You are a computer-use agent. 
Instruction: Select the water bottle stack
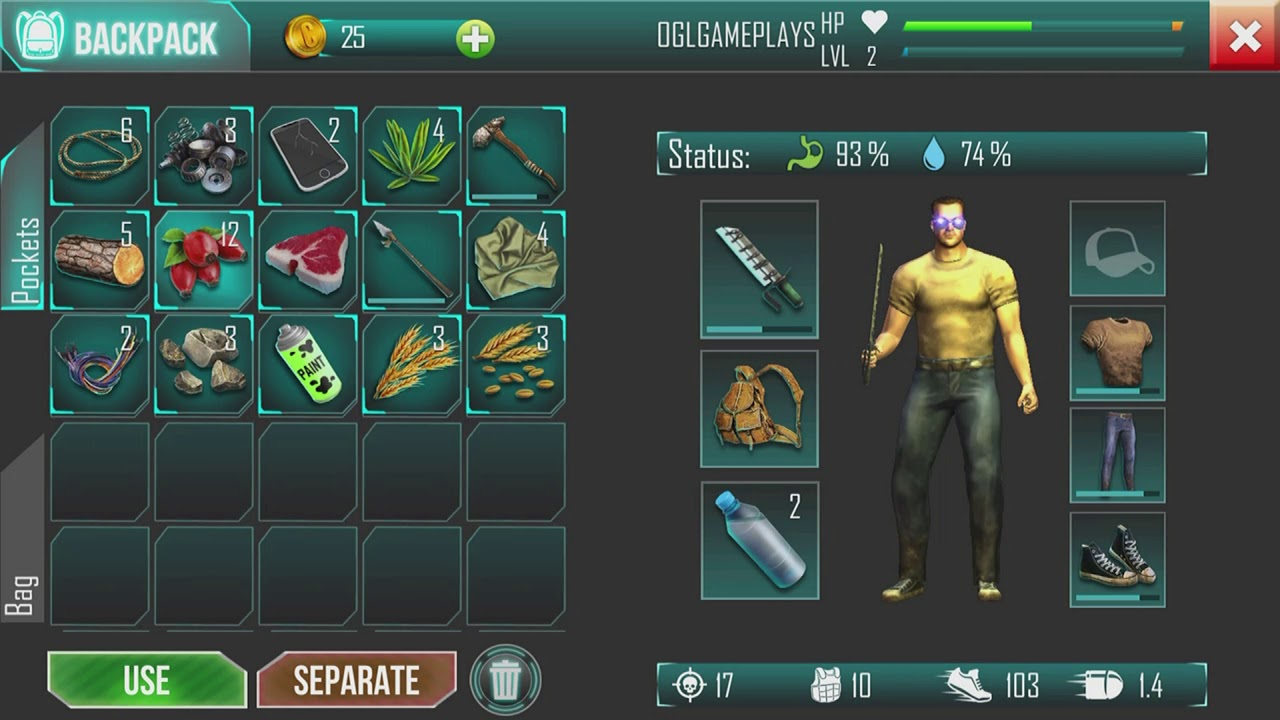(759, 540)
